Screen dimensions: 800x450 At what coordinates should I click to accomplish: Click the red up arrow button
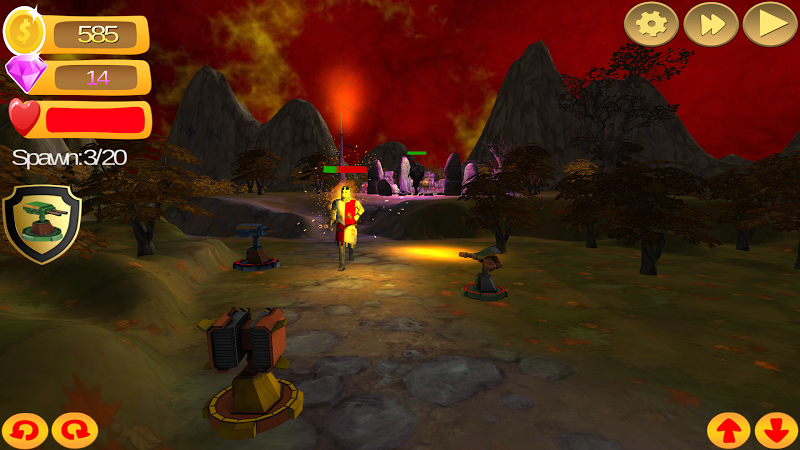(x=728, y=430)
